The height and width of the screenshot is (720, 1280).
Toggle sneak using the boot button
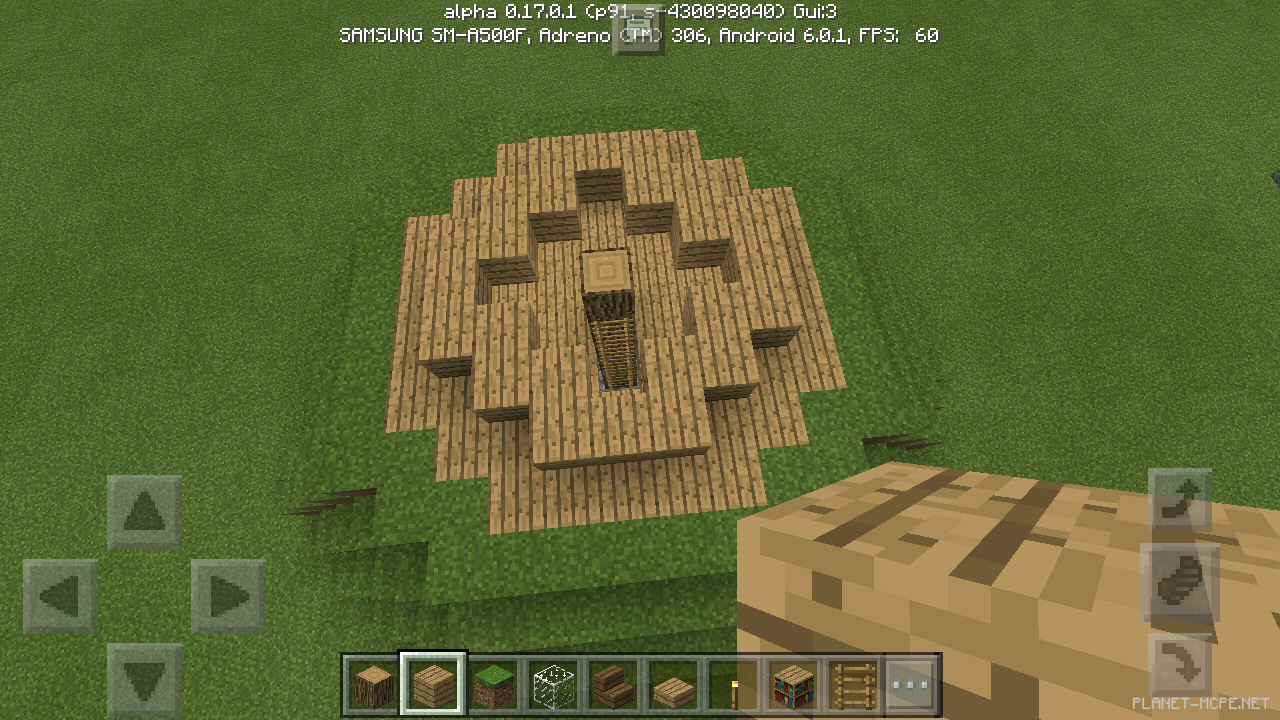click(1181, 580)
